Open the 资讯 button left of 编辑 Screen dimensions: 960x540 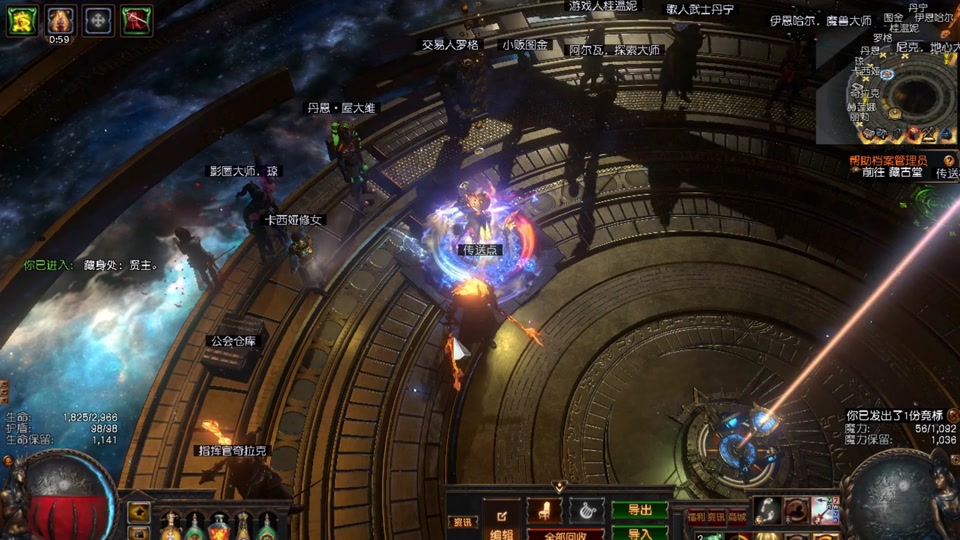(x=462, y=522)
